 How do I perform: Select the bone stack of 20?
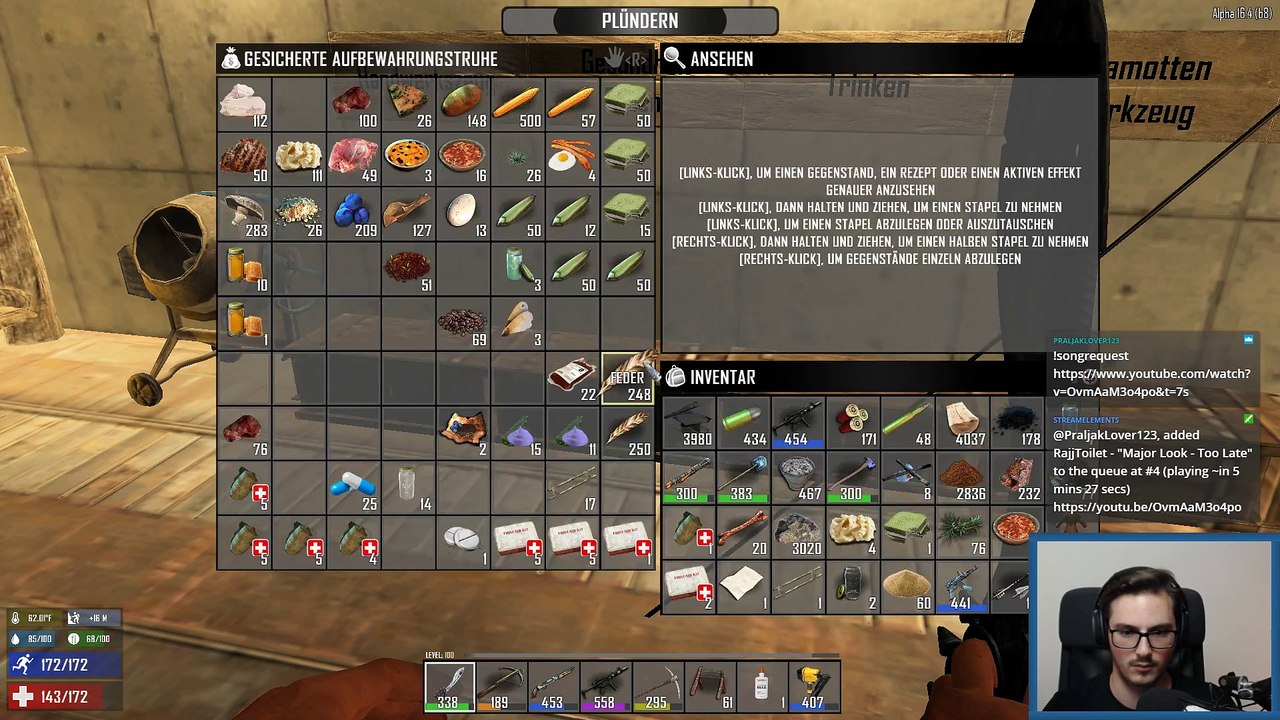point(743,531)
